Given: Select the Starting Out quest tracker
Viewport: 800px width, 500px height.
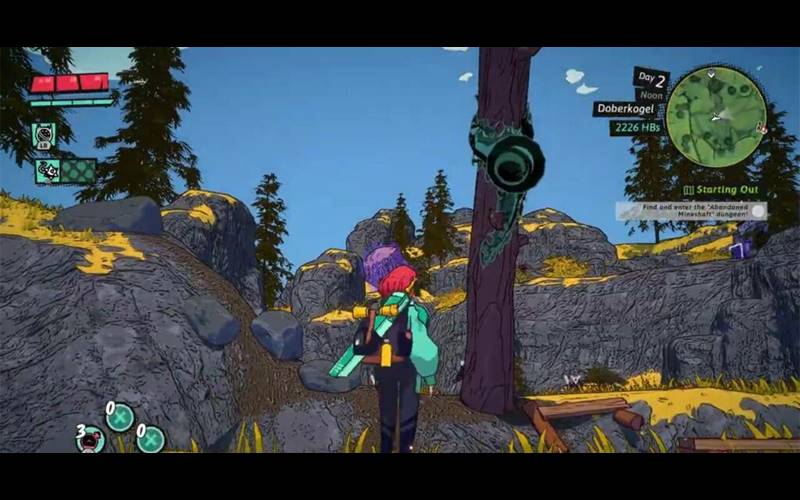Looking at the screenshot, I should pos(721,190).
